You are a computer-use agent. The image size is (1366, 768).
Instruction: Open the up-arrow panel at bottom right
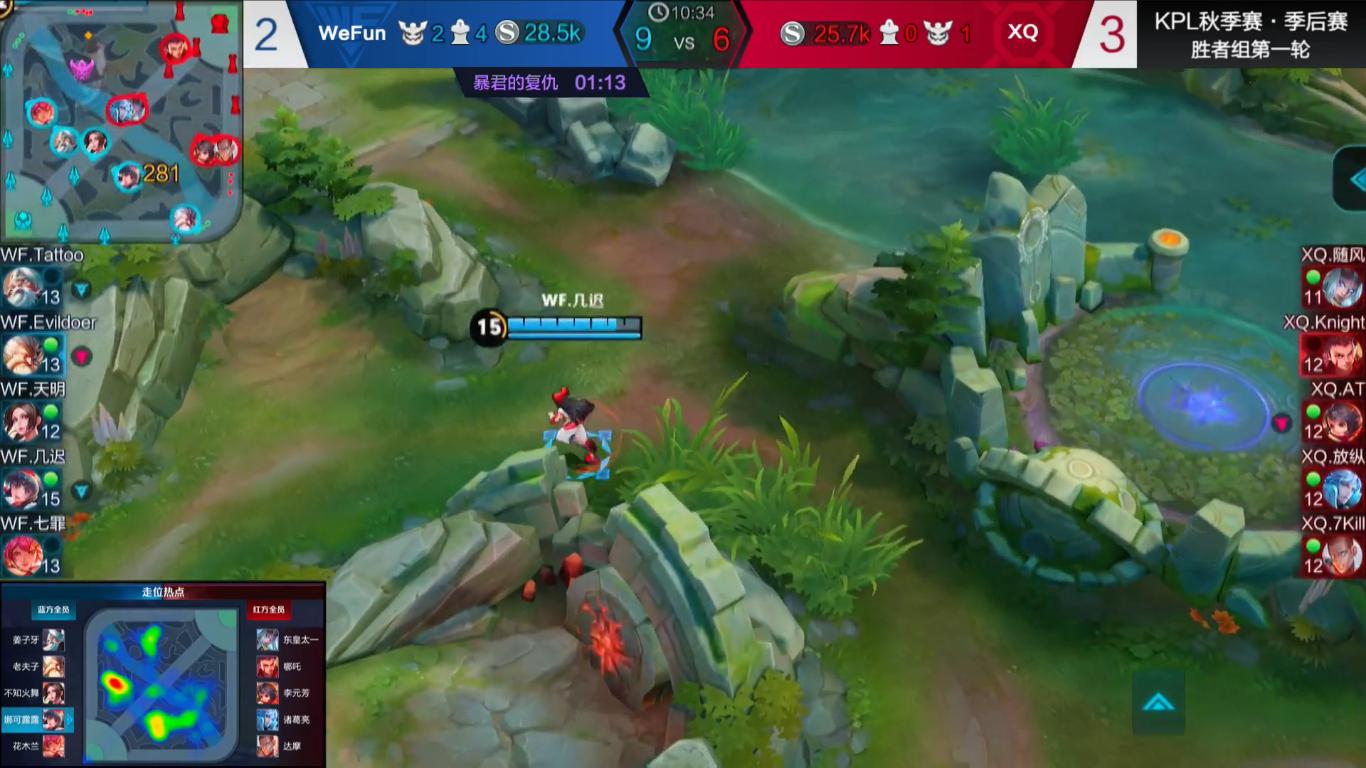click(1158, 702)
